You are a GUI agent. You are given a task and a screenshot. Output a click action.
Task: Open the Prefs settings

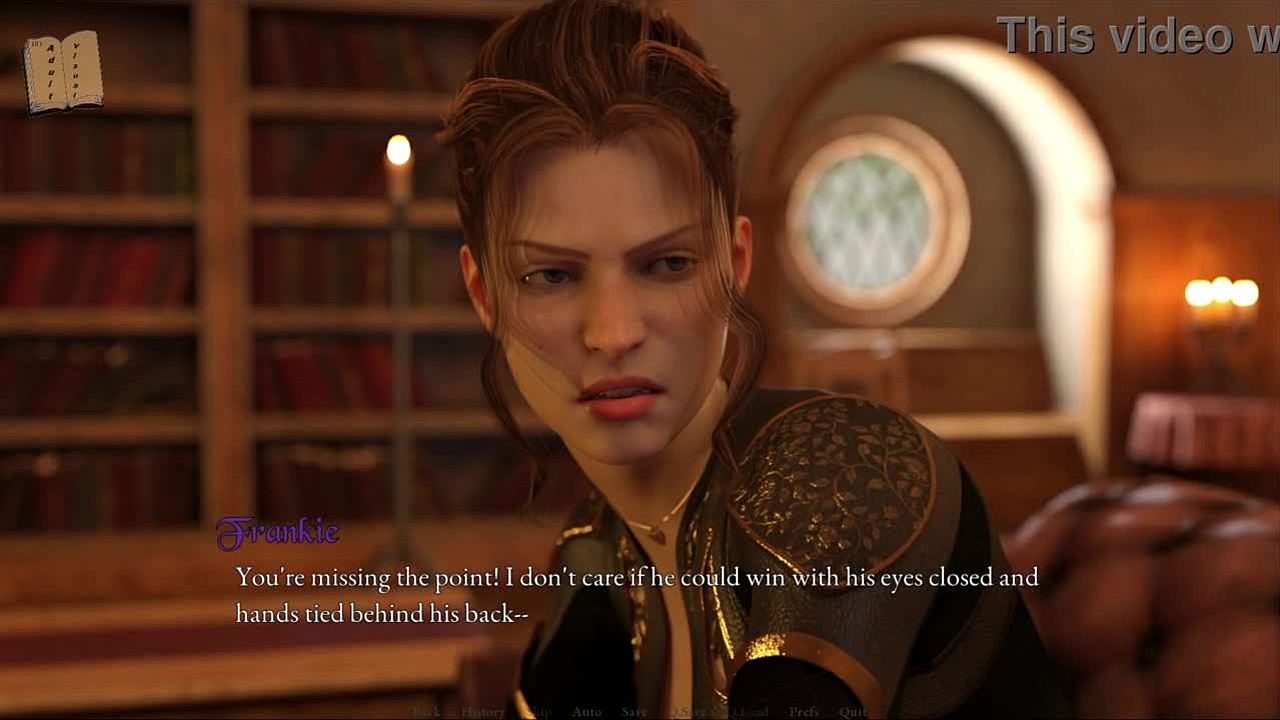804,711
